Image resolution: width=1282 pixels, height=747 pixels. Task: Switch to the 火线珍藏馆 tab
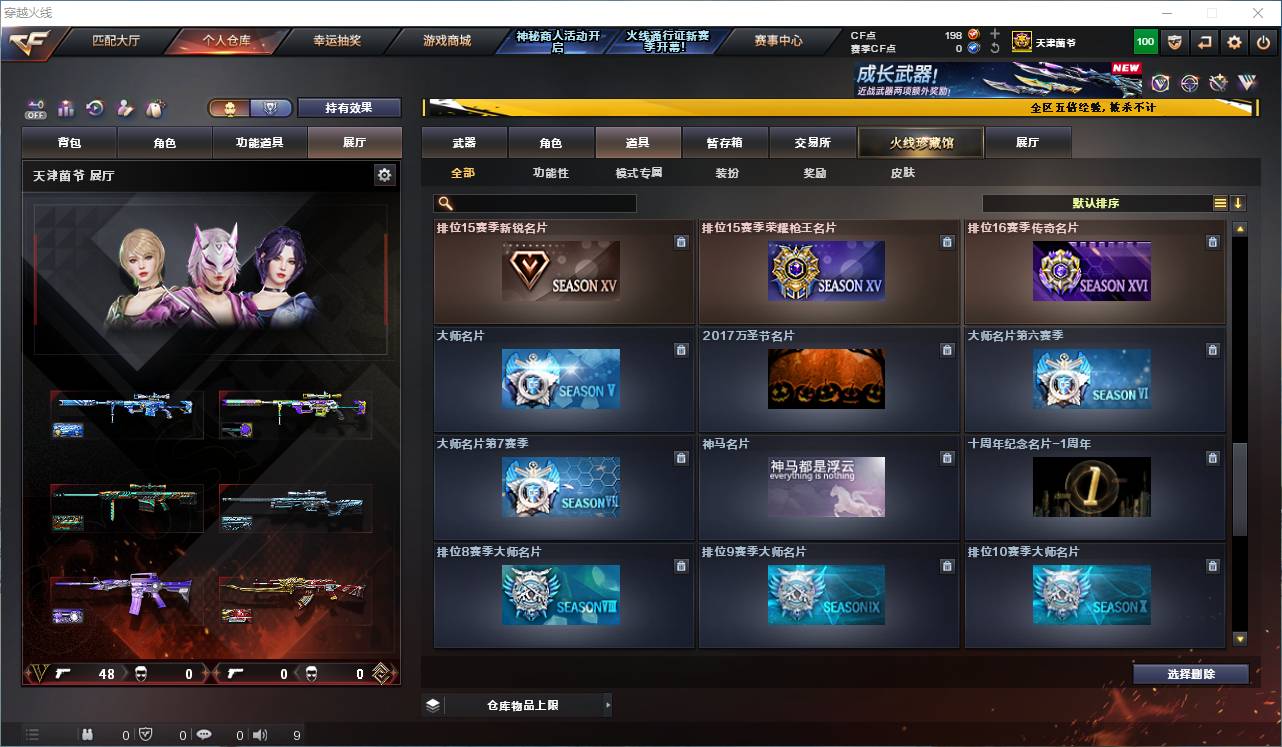tap(919, 142)
